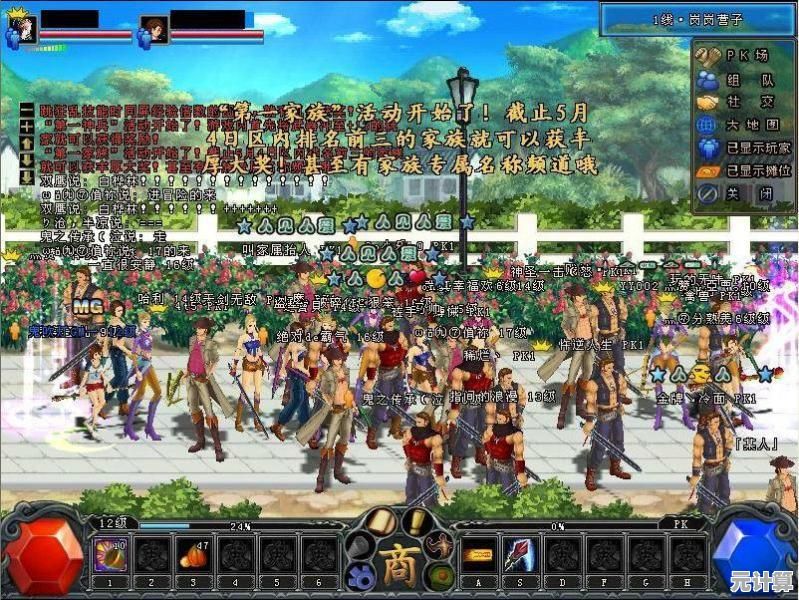Click the exclamation mark icon
Screen dimensions: 799x600
click(x=416, y=522)
